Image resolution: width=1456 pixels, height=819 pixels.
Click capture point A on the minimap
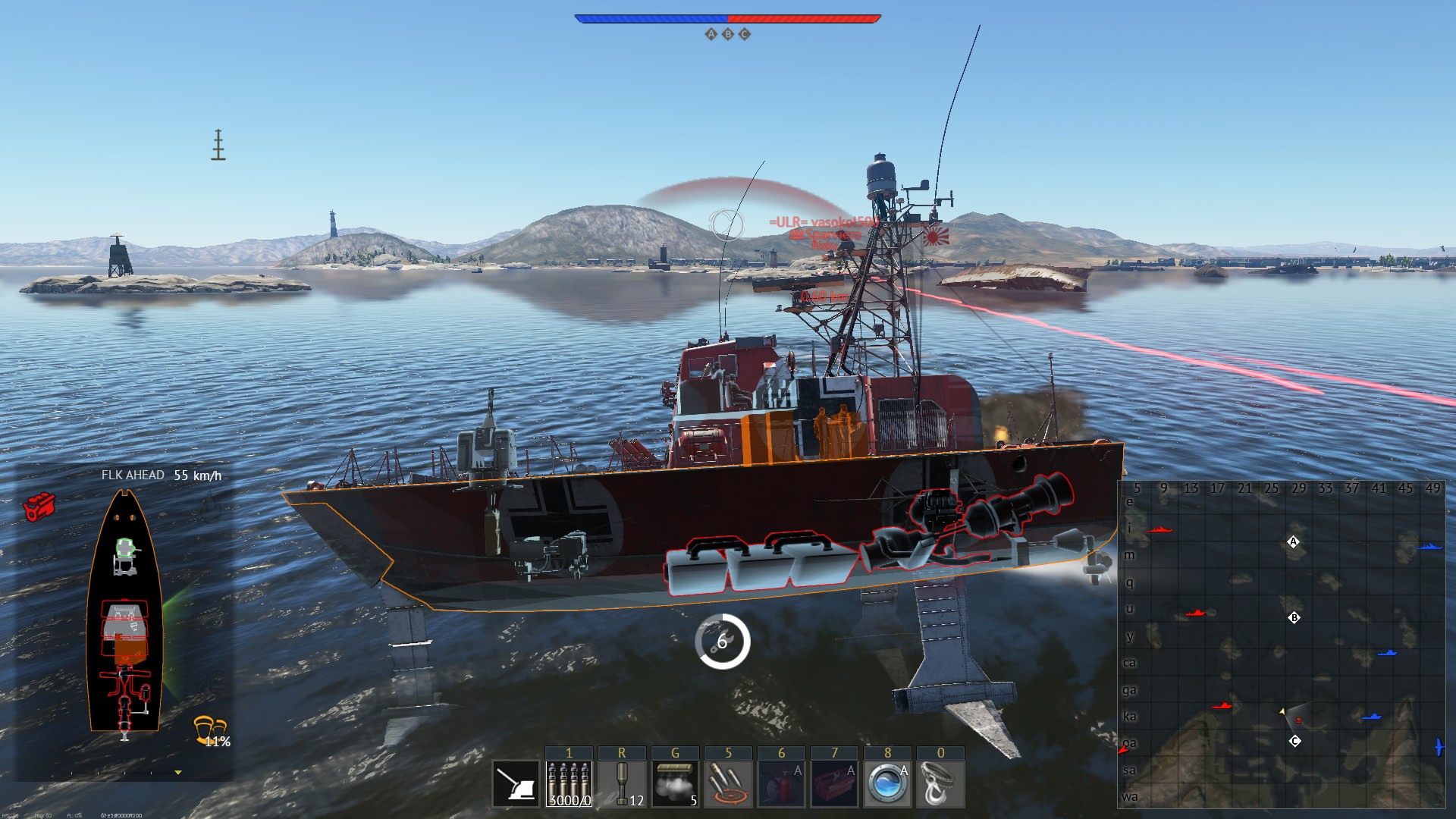(1294, 541)
